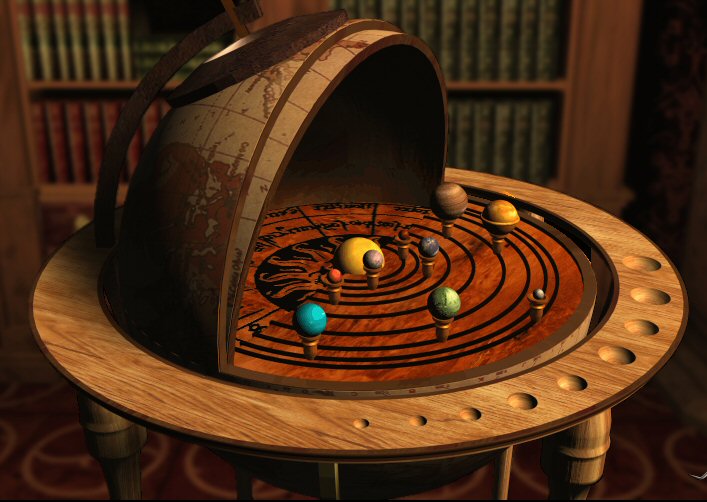
Task: Pick the teal blue planet on its peg
Action: [x=310, y=320]
